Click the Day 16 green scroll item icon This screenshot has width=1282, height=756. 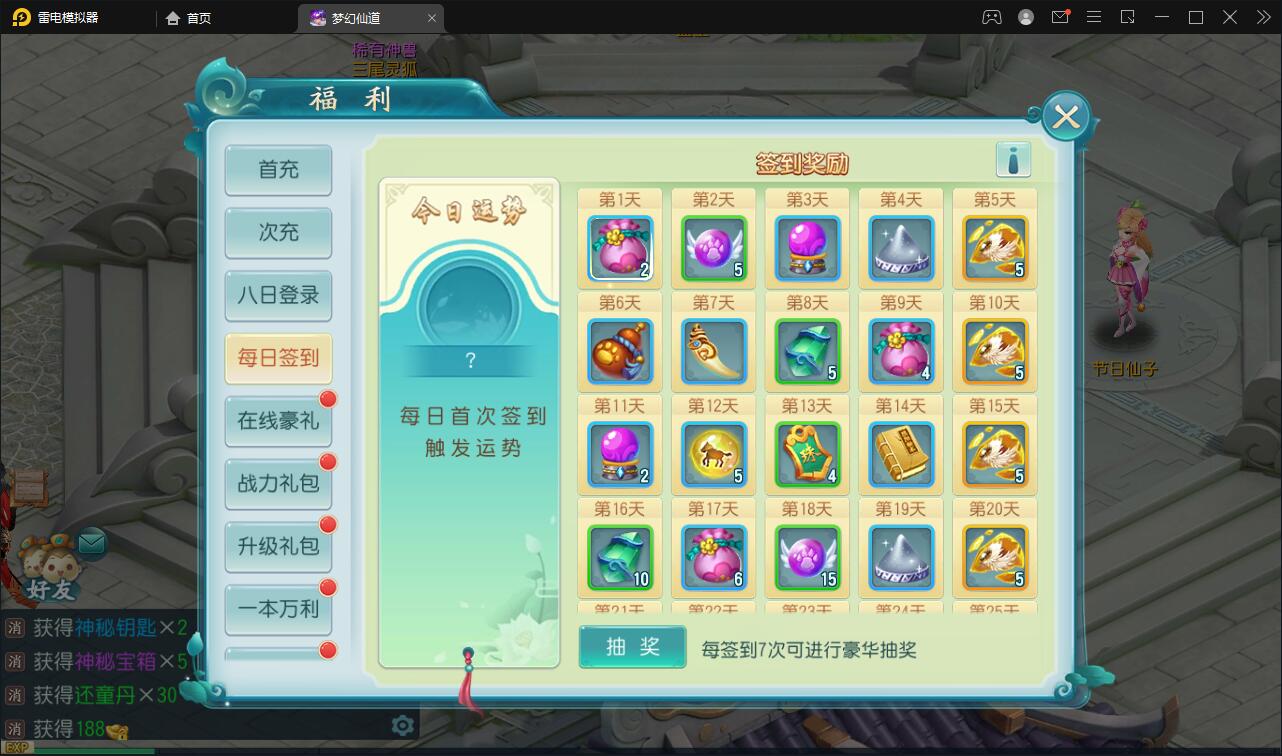click(x=620, y=558)
